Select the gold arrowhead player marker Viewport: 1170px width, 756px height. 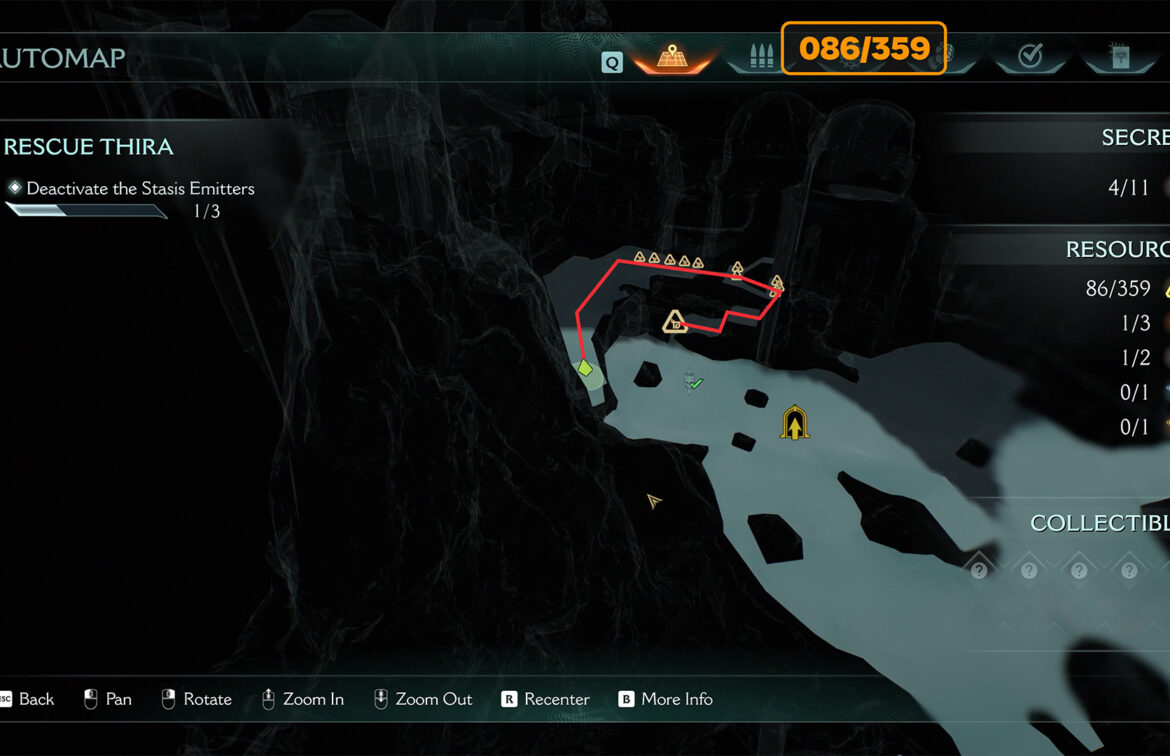(654, 500)
